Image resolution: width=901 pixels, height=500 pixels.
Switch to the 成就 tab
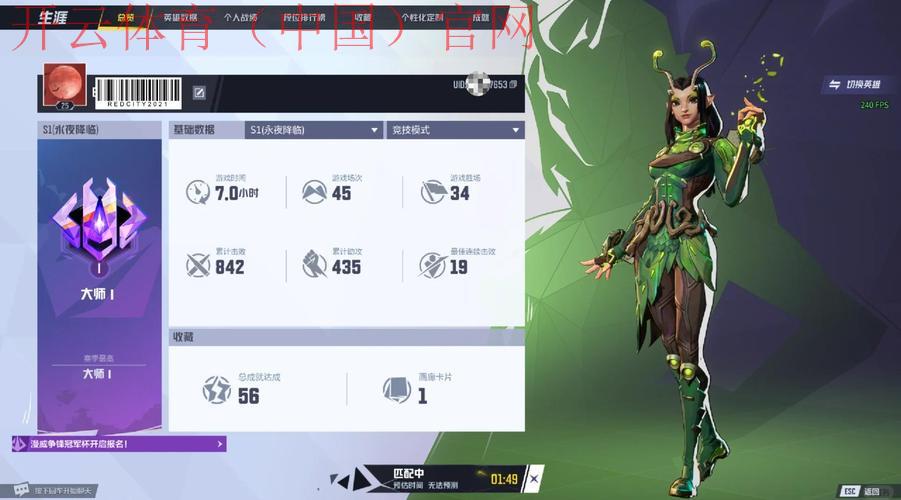(481, 17)
